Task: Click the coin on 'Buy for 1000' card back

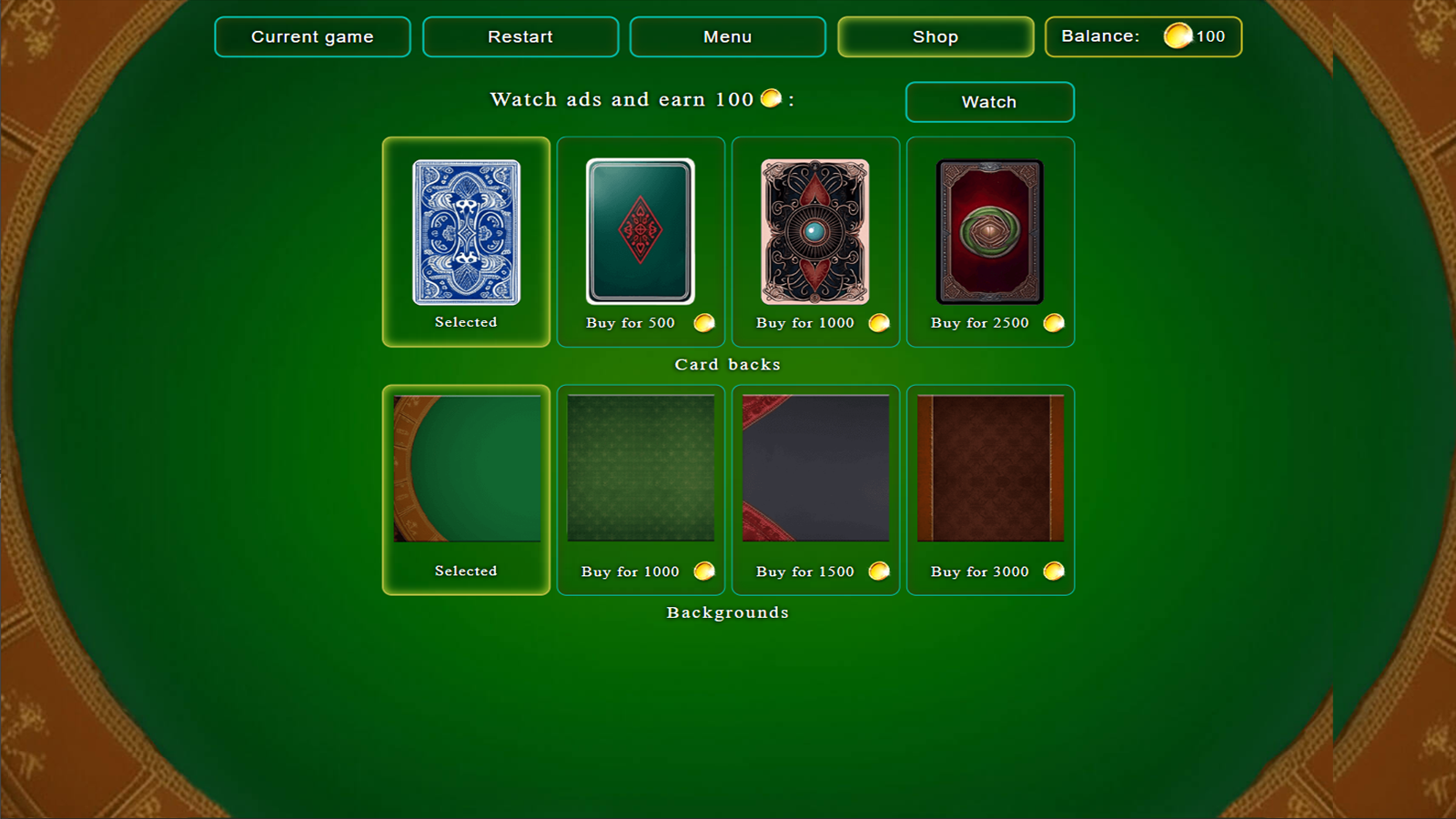Action: point(877,322)
